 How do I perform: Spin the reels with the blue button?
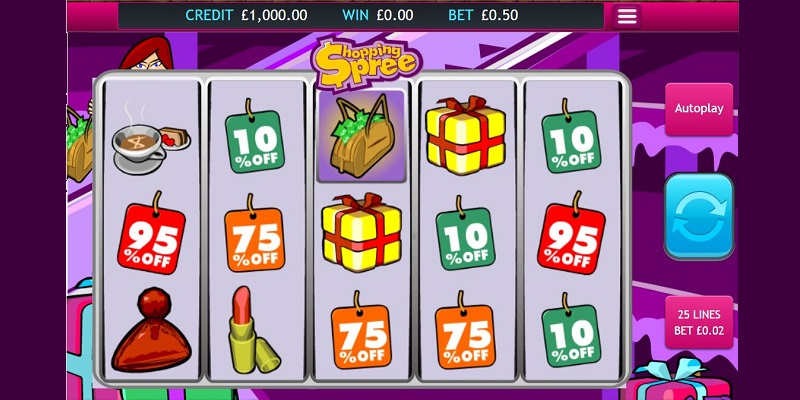[x=699, y=216]
